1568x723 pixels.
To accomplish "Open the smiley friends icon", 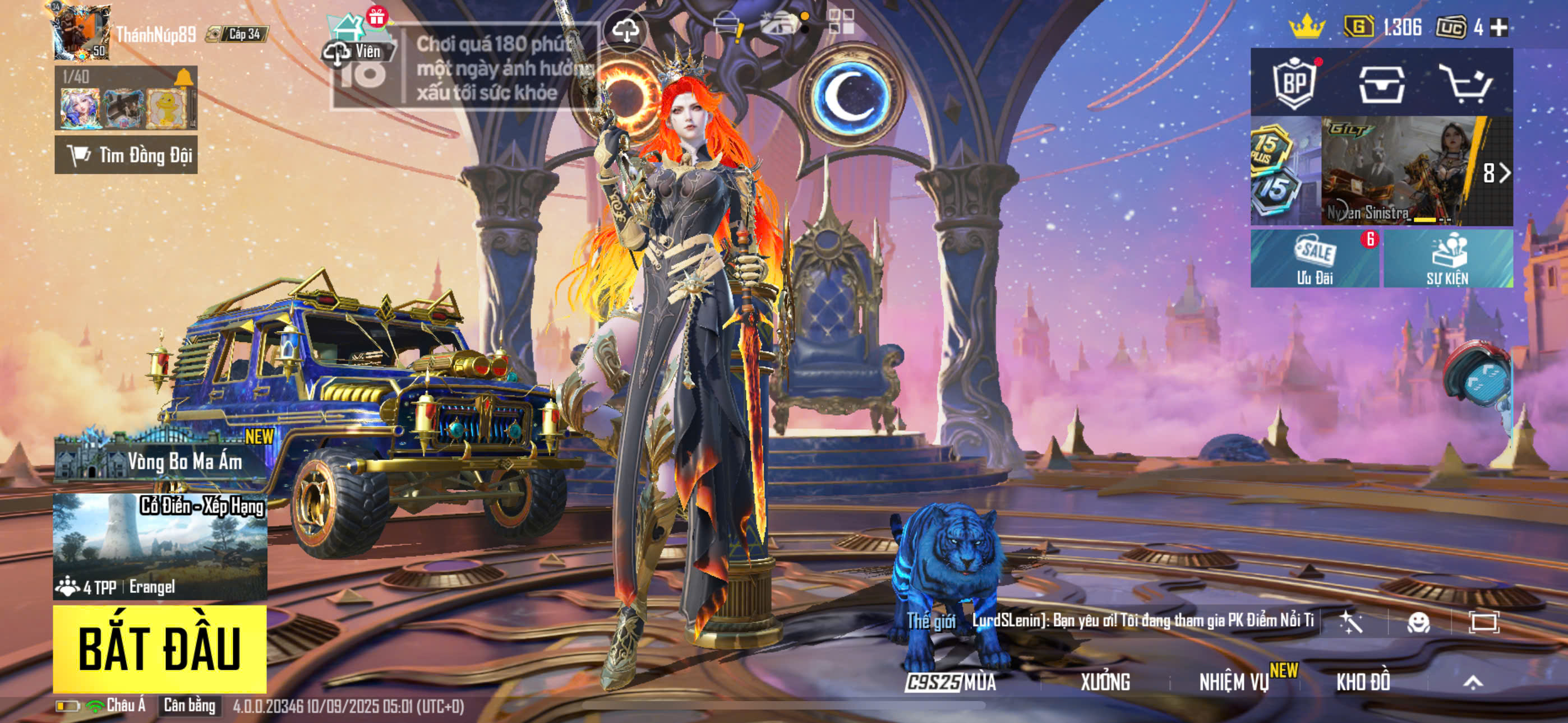I will click(1418, 622).
